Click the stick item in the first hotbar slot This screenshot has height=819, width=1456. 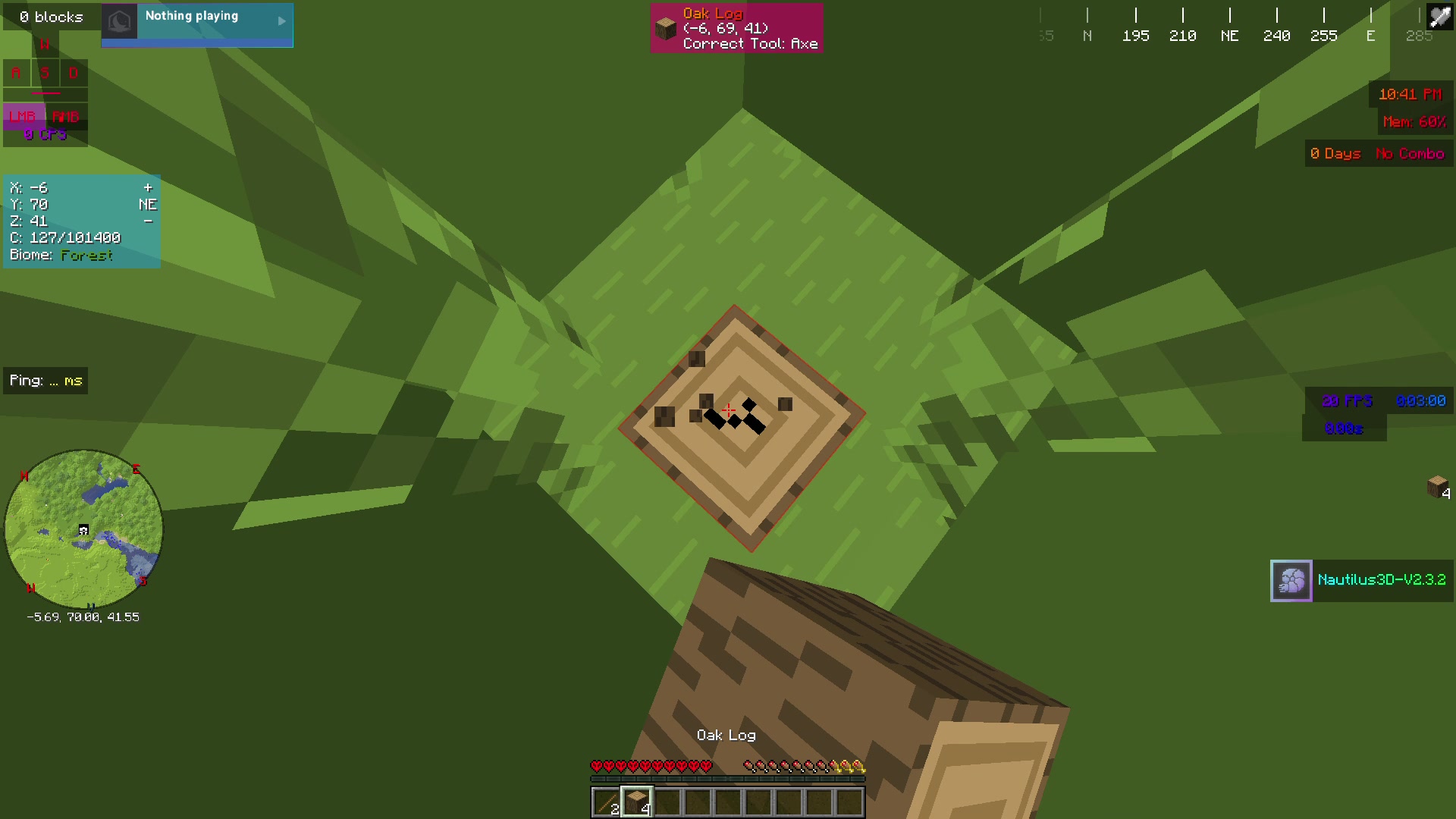[x=605, y=802]
